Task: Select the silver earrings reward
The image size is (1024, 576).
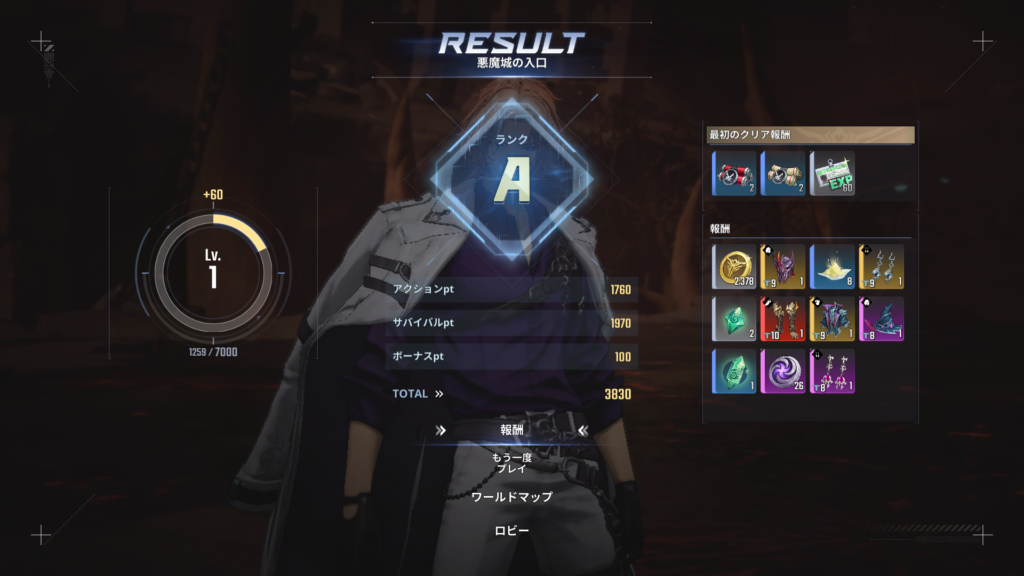Action: click(x=881, y=266)
